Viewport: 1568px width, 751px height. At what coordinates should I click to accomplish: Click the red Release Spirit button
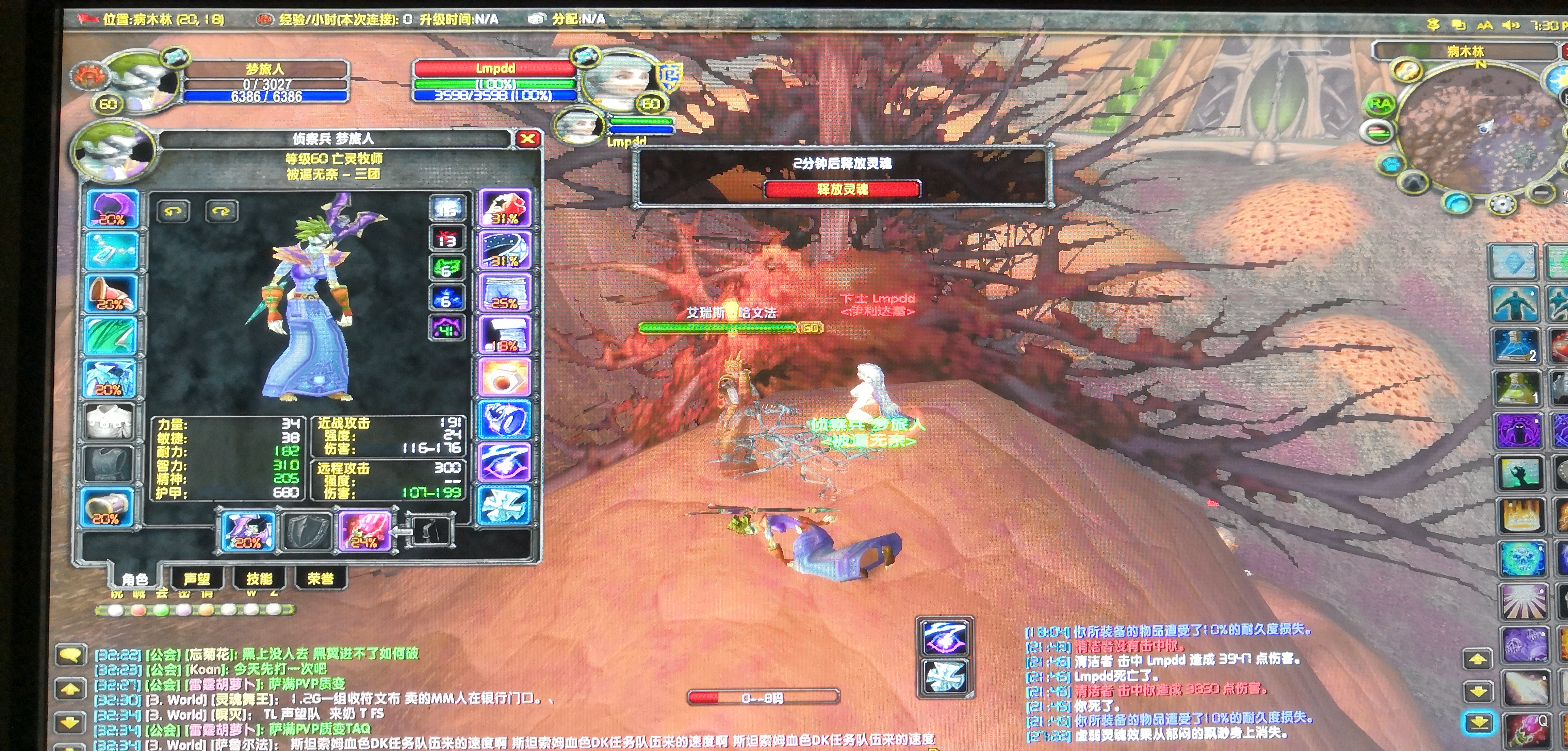pos(842,189)
